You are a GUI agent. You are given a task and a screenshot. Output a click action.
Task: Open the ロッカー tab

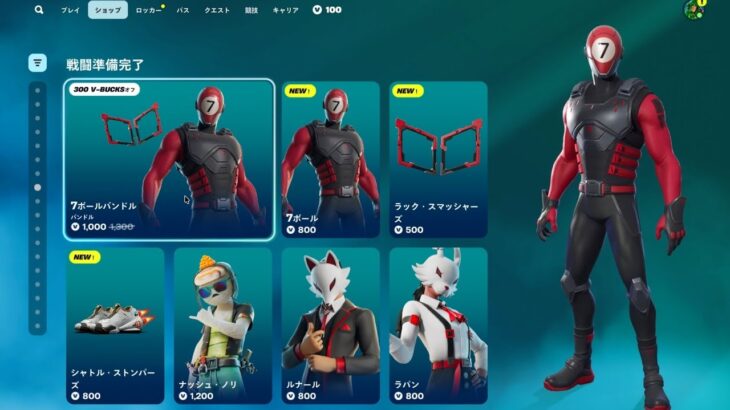click(x=148, y=10)
